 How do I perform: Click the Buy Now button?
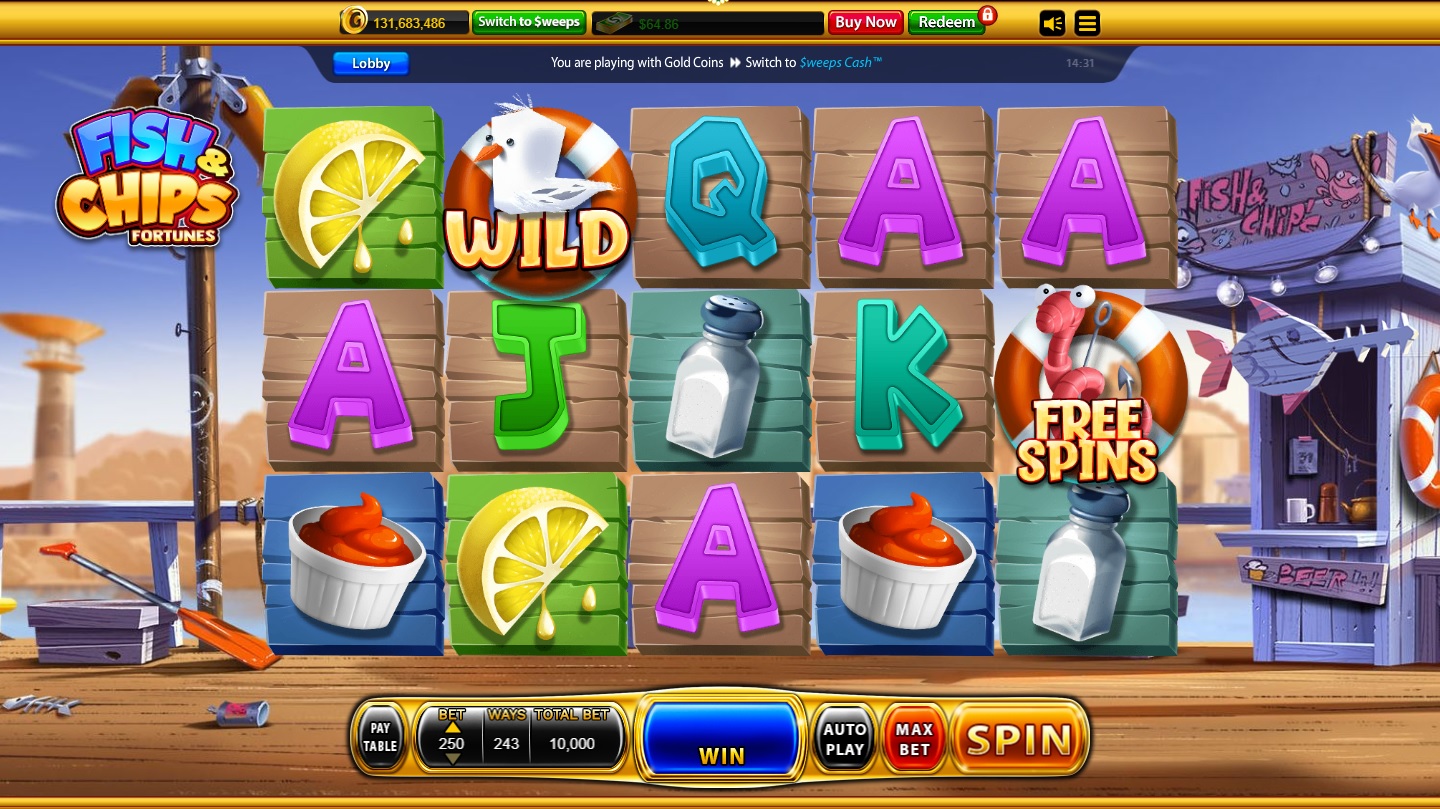[x=865, y=21]
